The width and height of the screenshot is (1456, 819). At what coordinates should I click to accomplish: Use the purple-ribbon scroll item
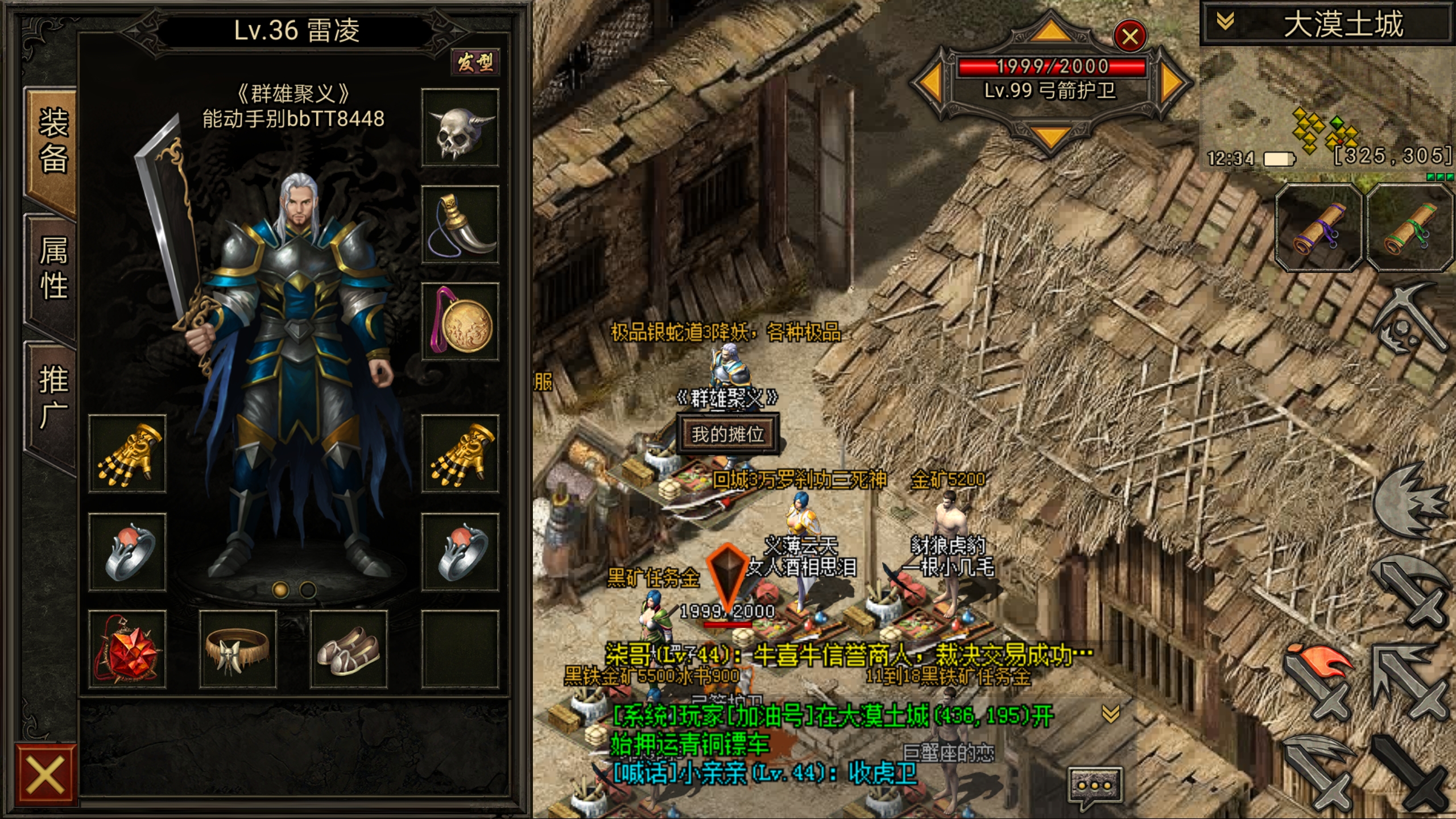pos(1318,229)
